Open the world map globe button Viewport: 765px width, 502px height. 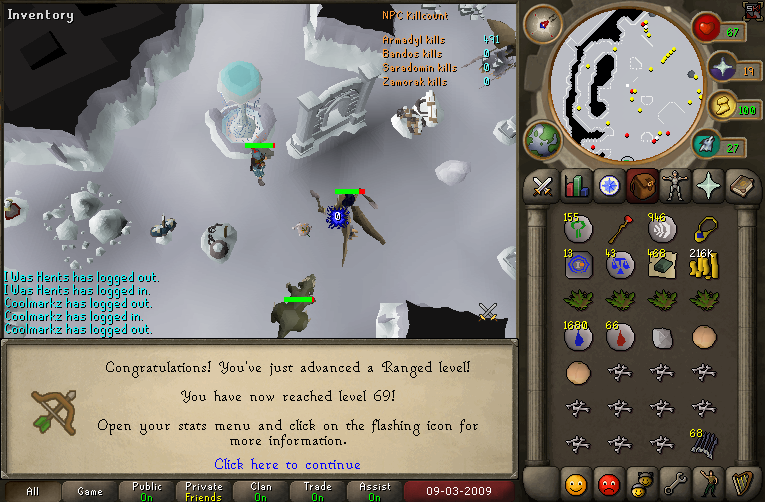(541, 138)
